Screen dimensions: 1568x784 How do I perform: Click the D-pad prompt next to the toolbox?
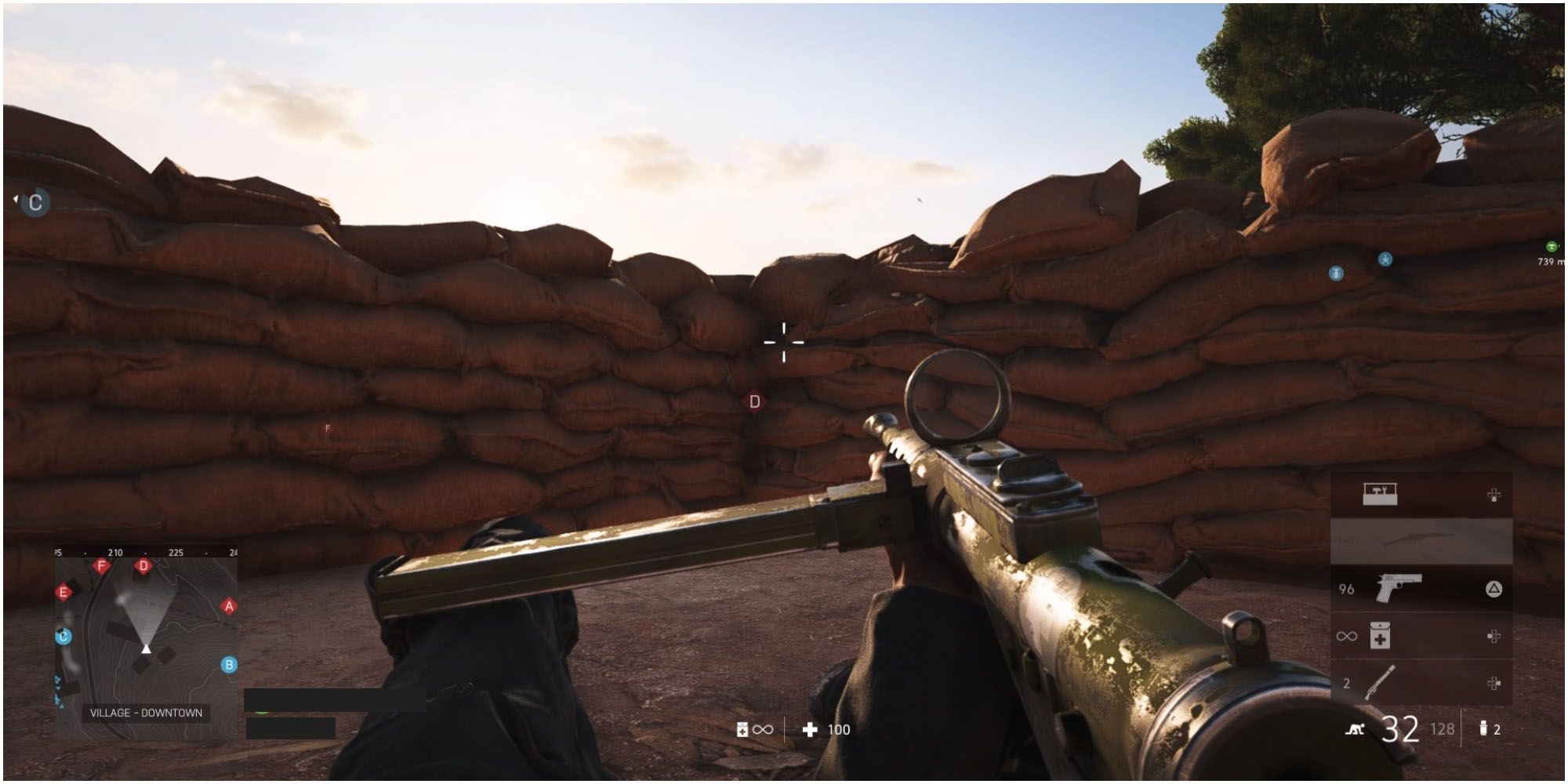(x=1494, y=495)
